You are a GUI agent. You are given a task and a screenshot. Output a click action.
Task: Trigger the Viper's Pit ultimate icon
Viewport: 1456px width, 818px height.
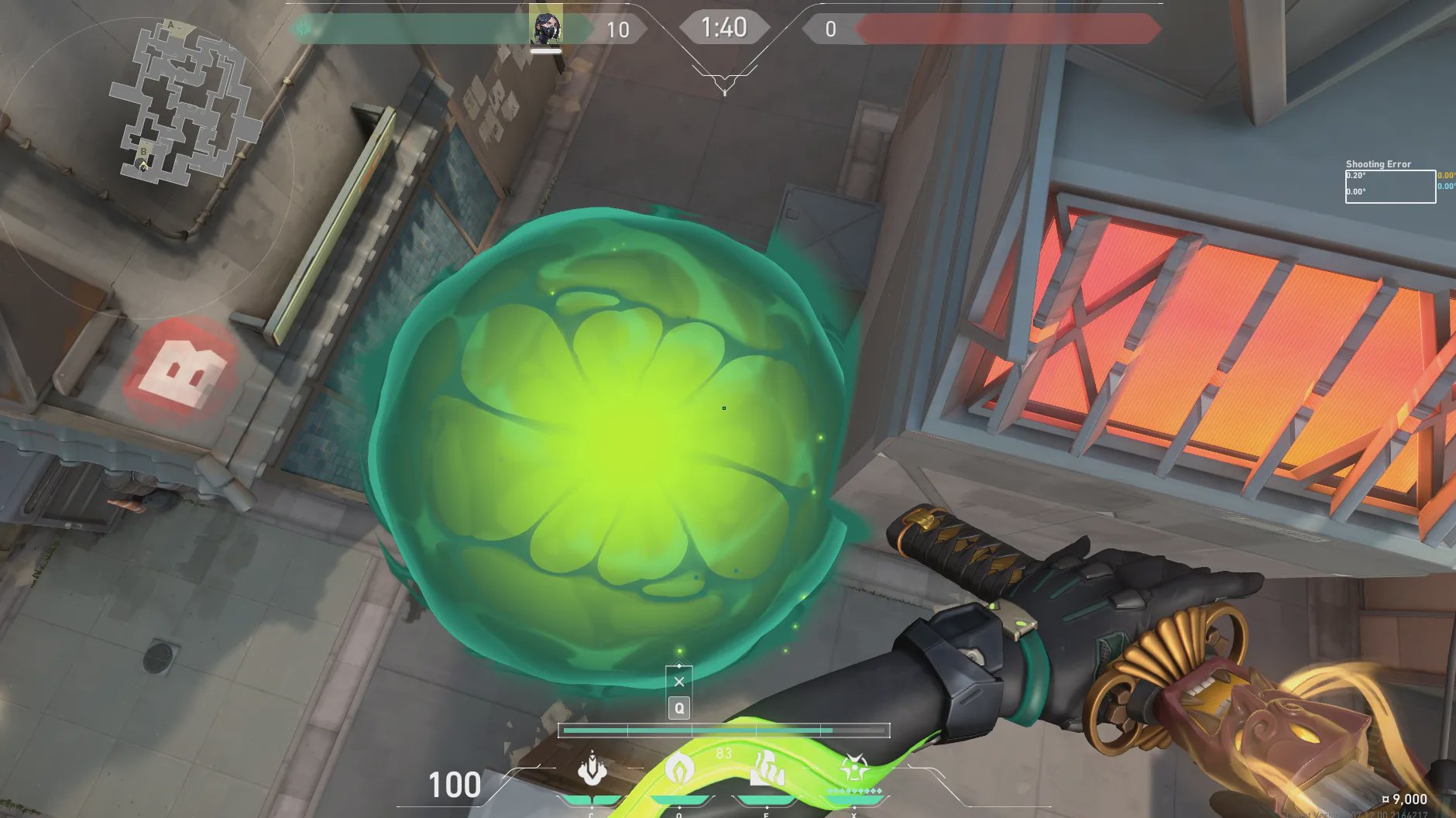click(x=854, y=769)
